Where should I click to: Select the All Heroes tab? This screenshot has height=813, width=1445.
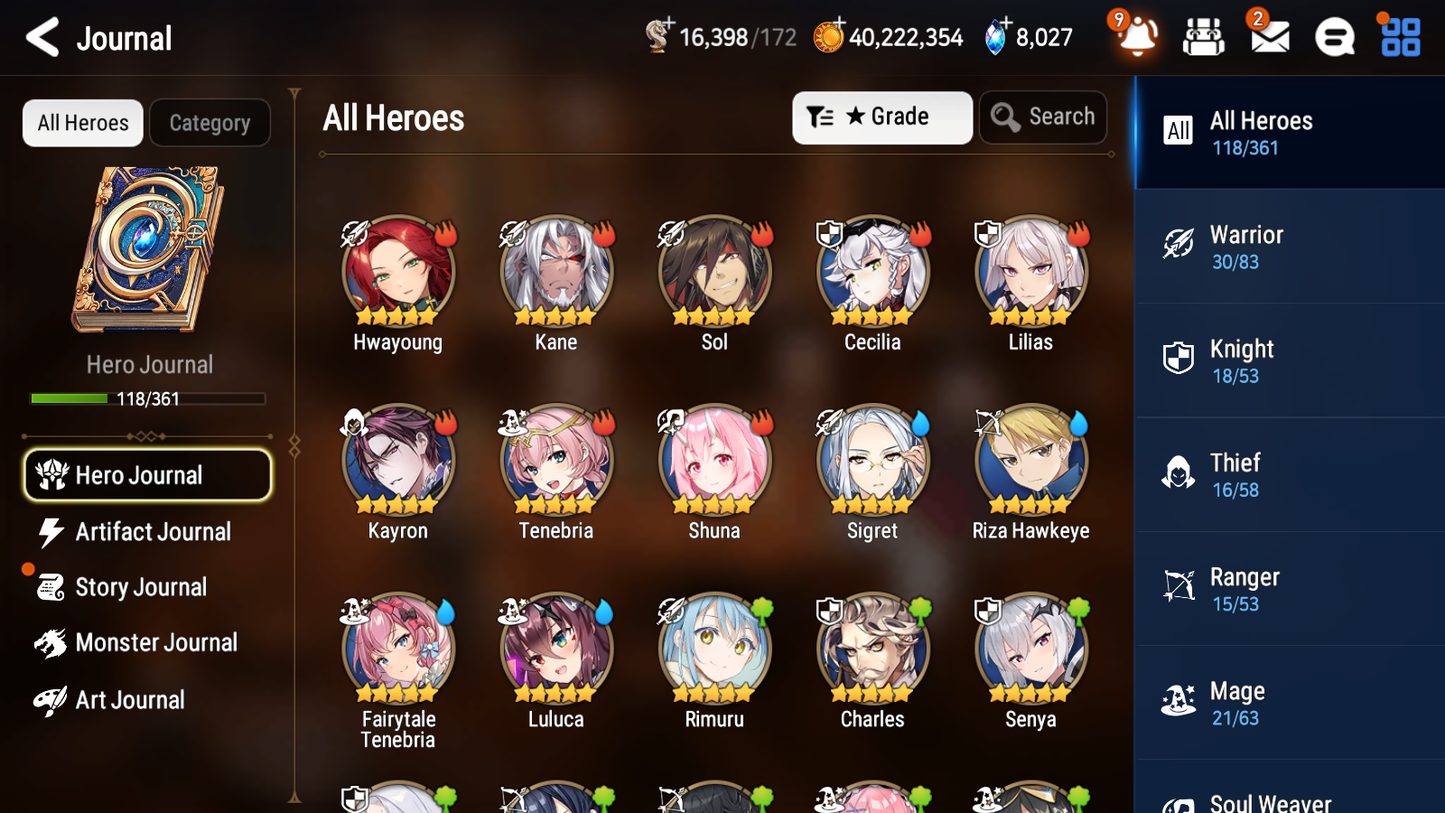pyautogui.click(x=82, y=122)
